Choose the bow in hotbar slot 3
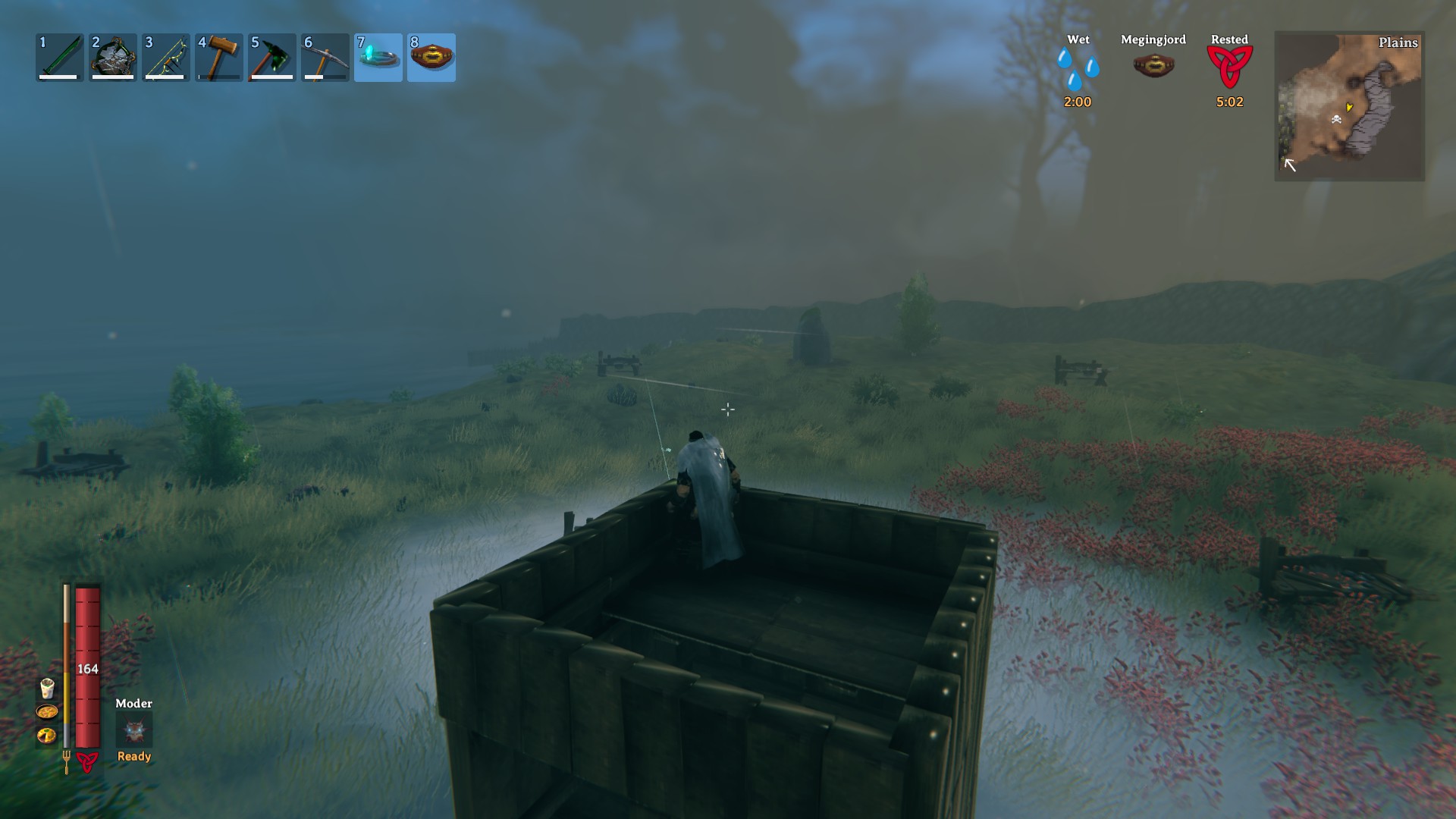The width and height of the screenshot is (1456, 819). tap(166, 57)
